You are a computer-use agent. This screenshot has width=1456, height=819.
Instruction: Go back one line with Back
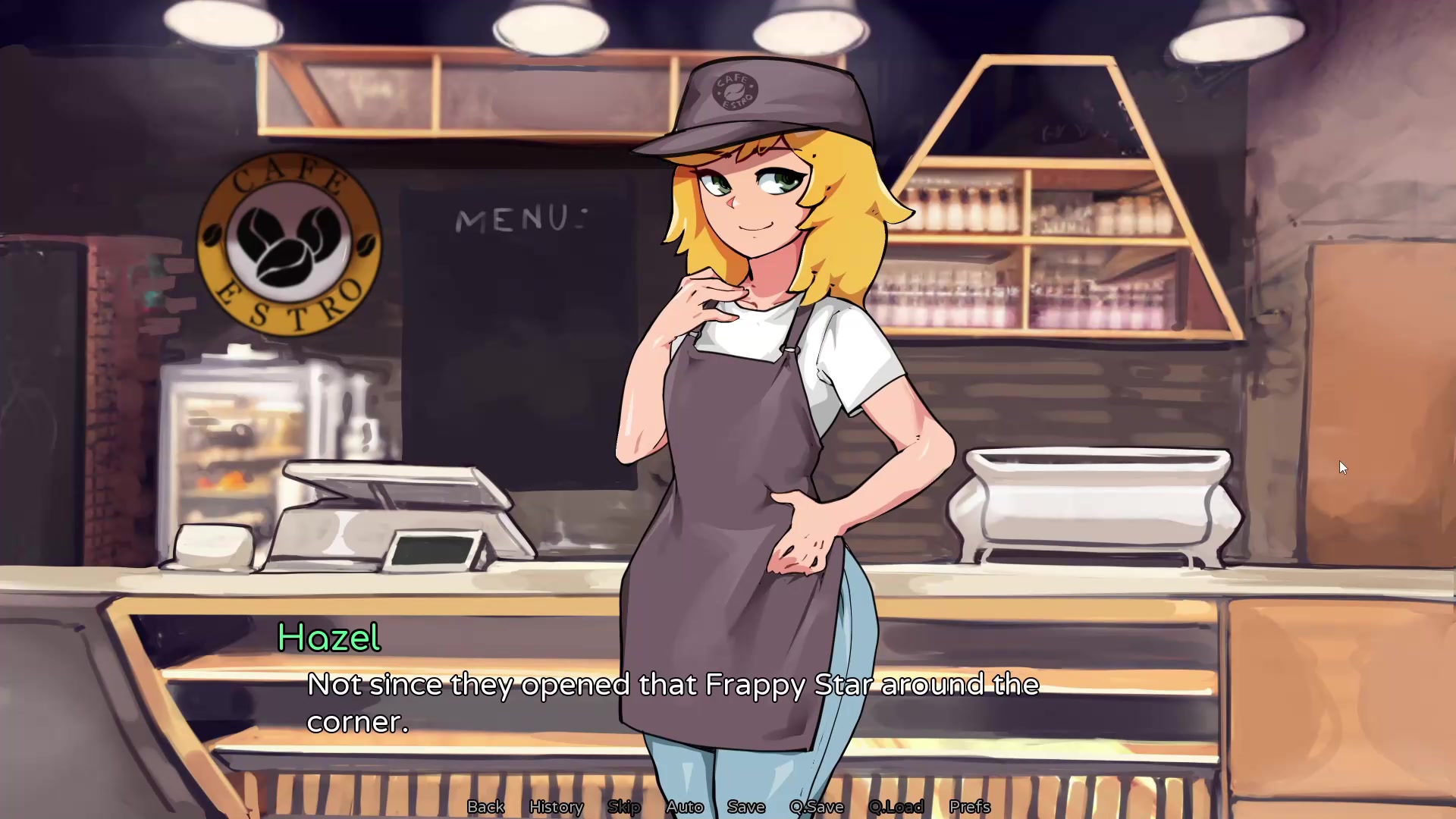coord(485,807)
